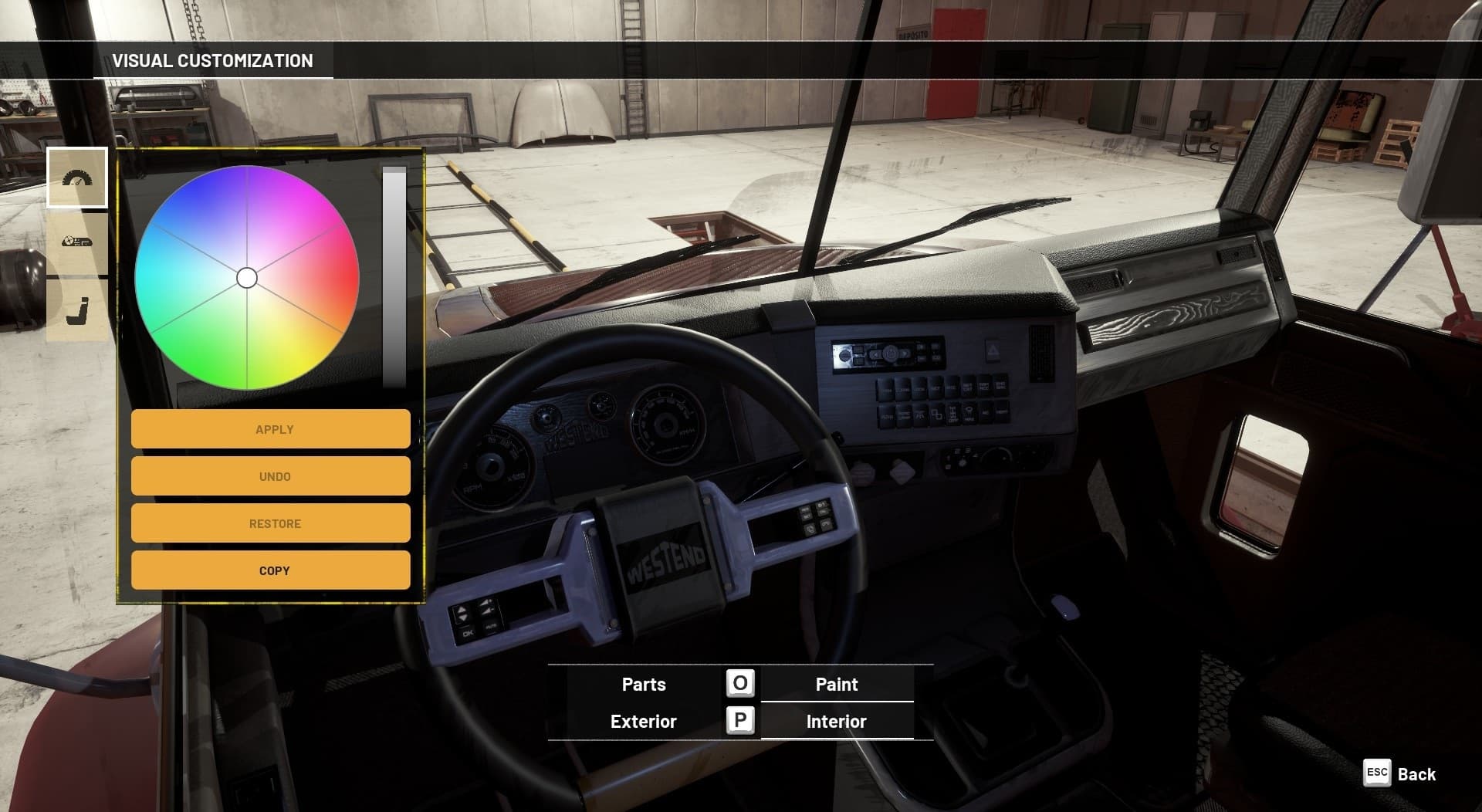The width and height of the screenshot is (1482, 812).
Task: Open the Visual Customization header tab
Action: point(214,60)
